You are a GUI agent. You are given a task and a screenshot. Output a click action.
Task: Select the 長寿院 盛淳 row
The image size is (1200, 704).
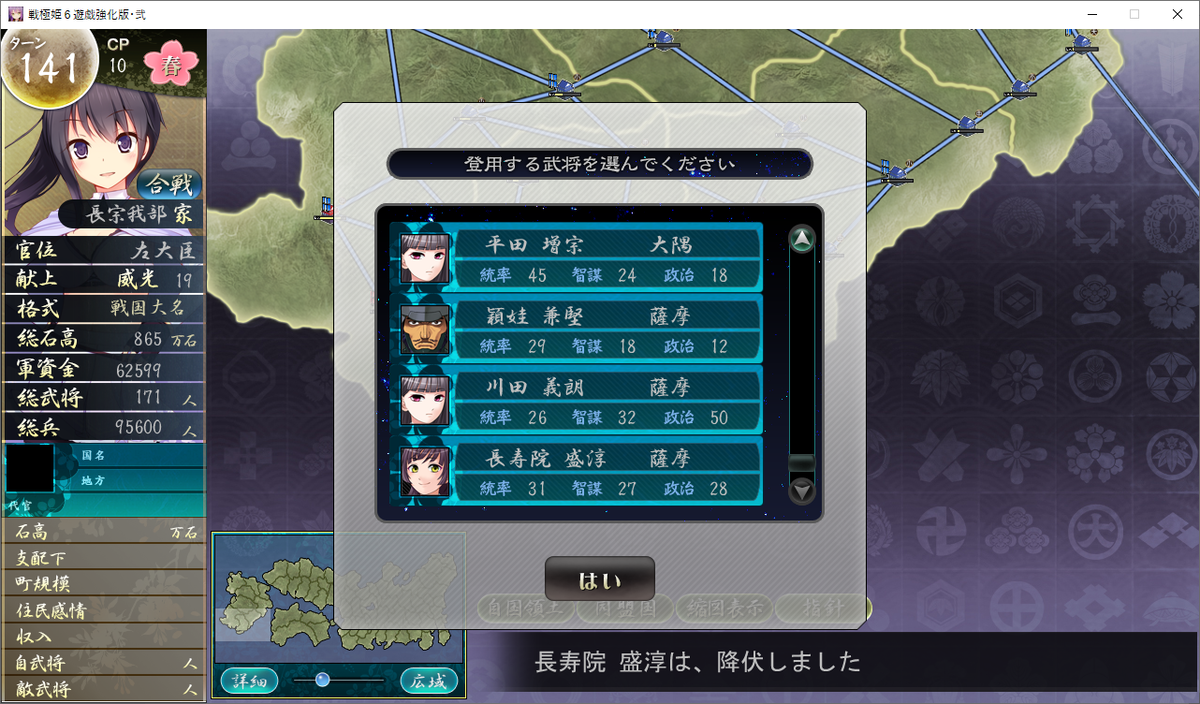(x=577, y=471)
